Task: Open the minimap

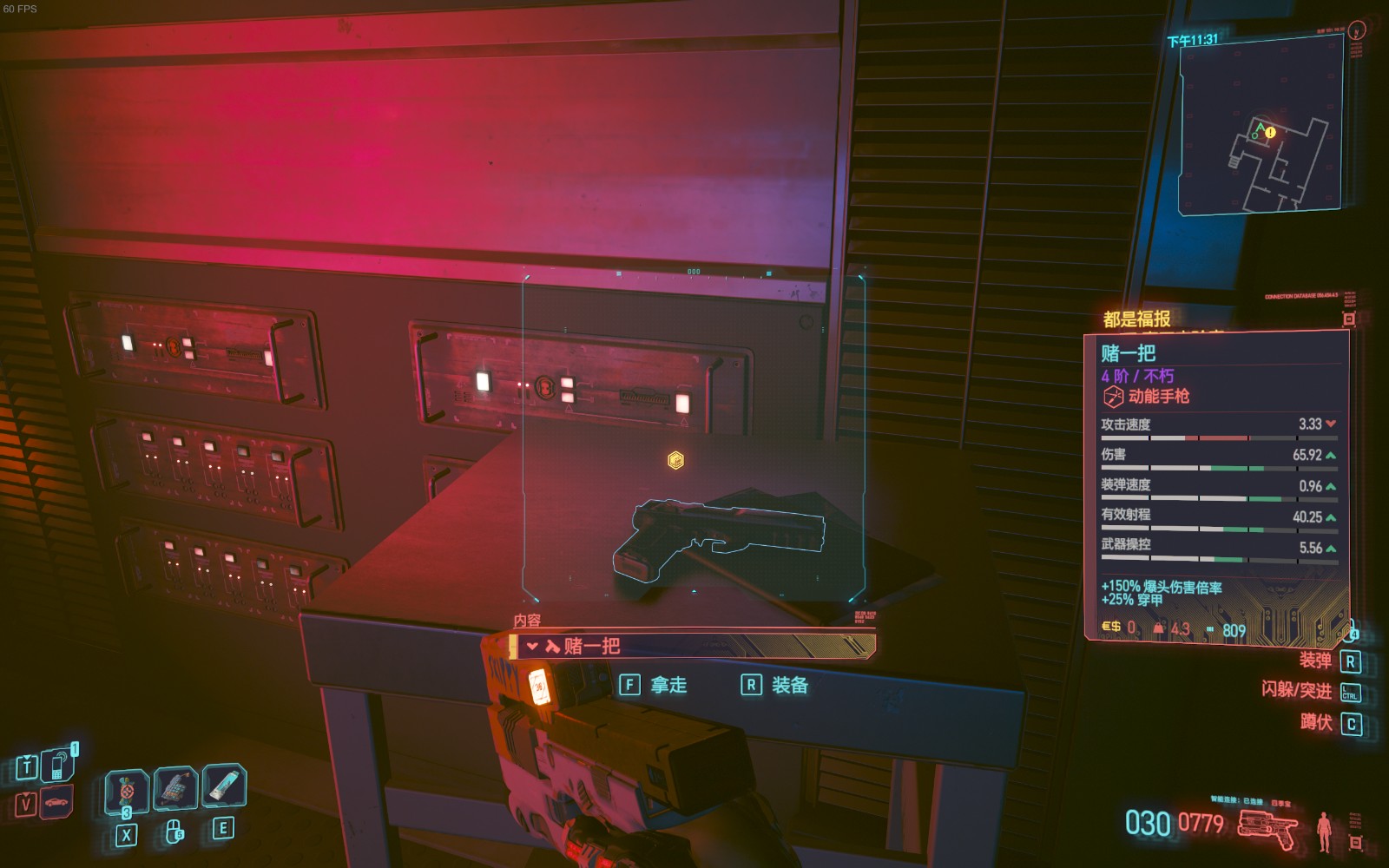Action: pyautogui.click(x=1261, y=127)
